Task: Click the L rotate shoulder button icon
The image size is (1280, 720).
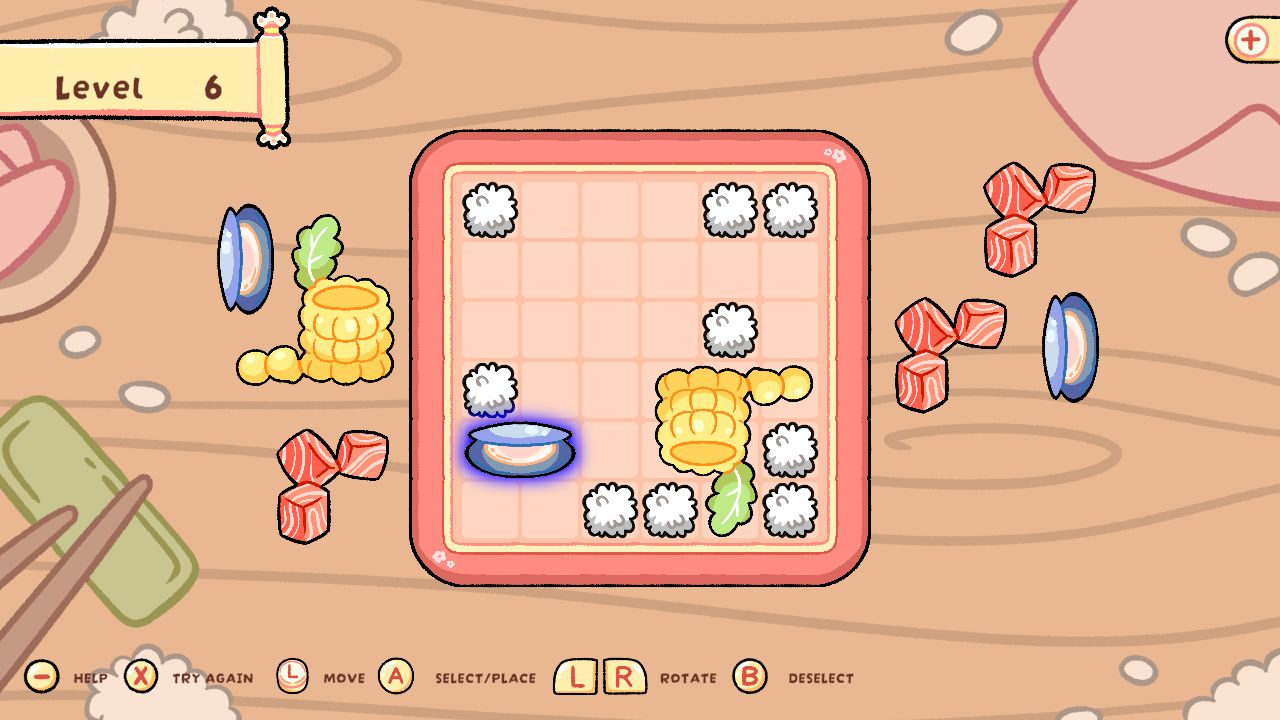Action: point(573,676)
